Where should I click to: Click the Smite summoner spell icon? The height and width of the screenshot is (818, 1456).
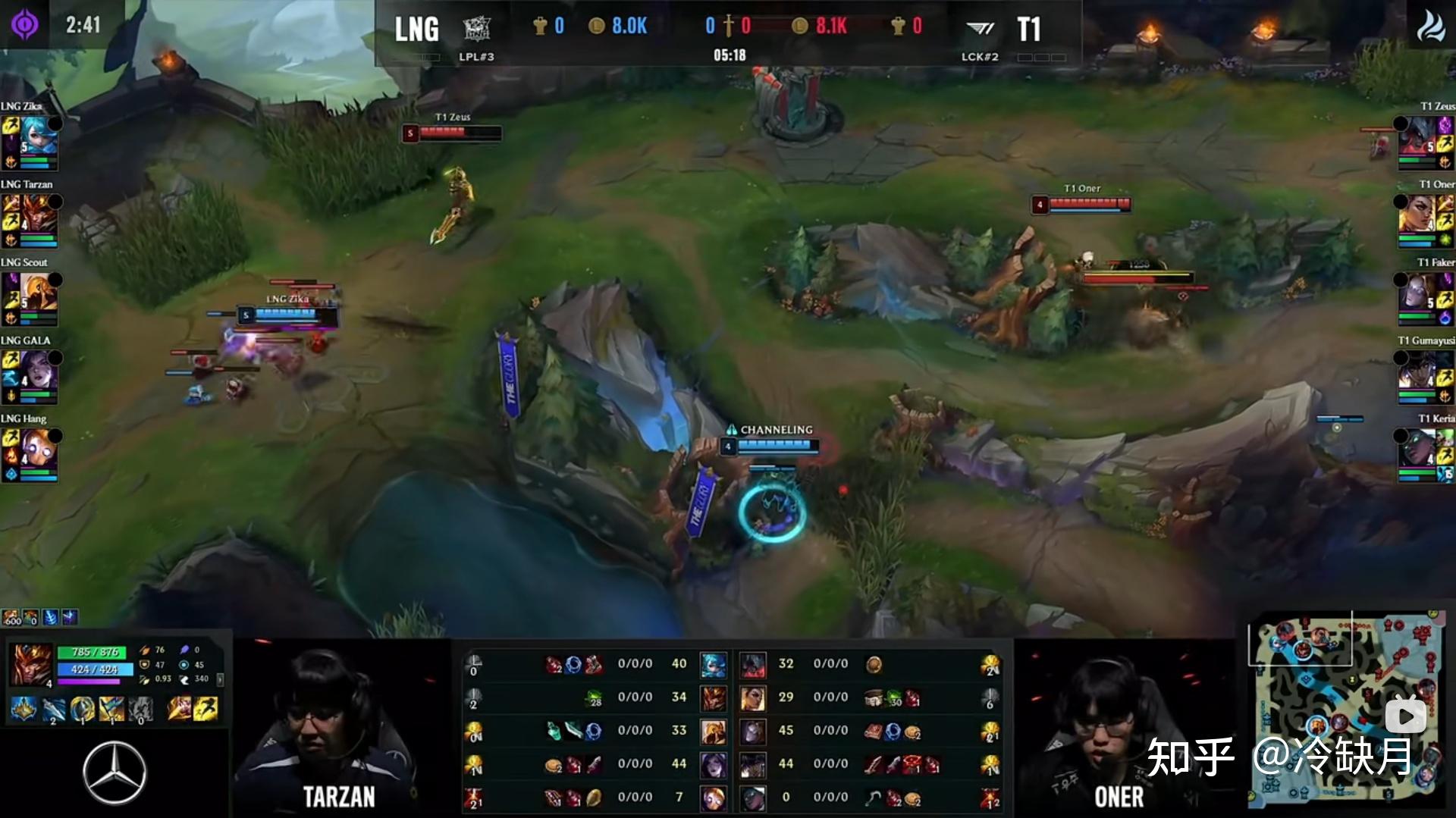(180, 709)
